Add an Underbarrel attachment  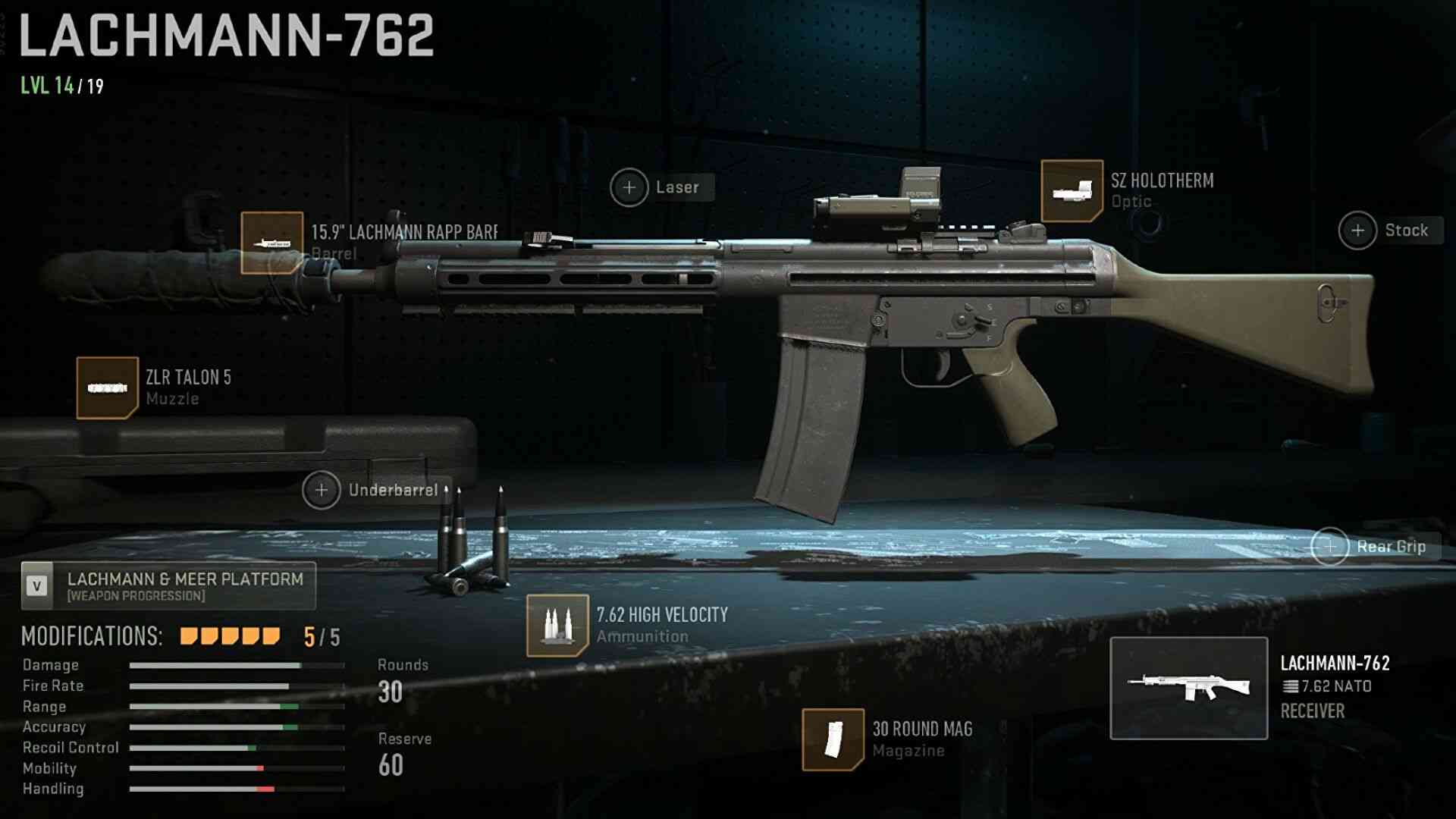[322, 491]
